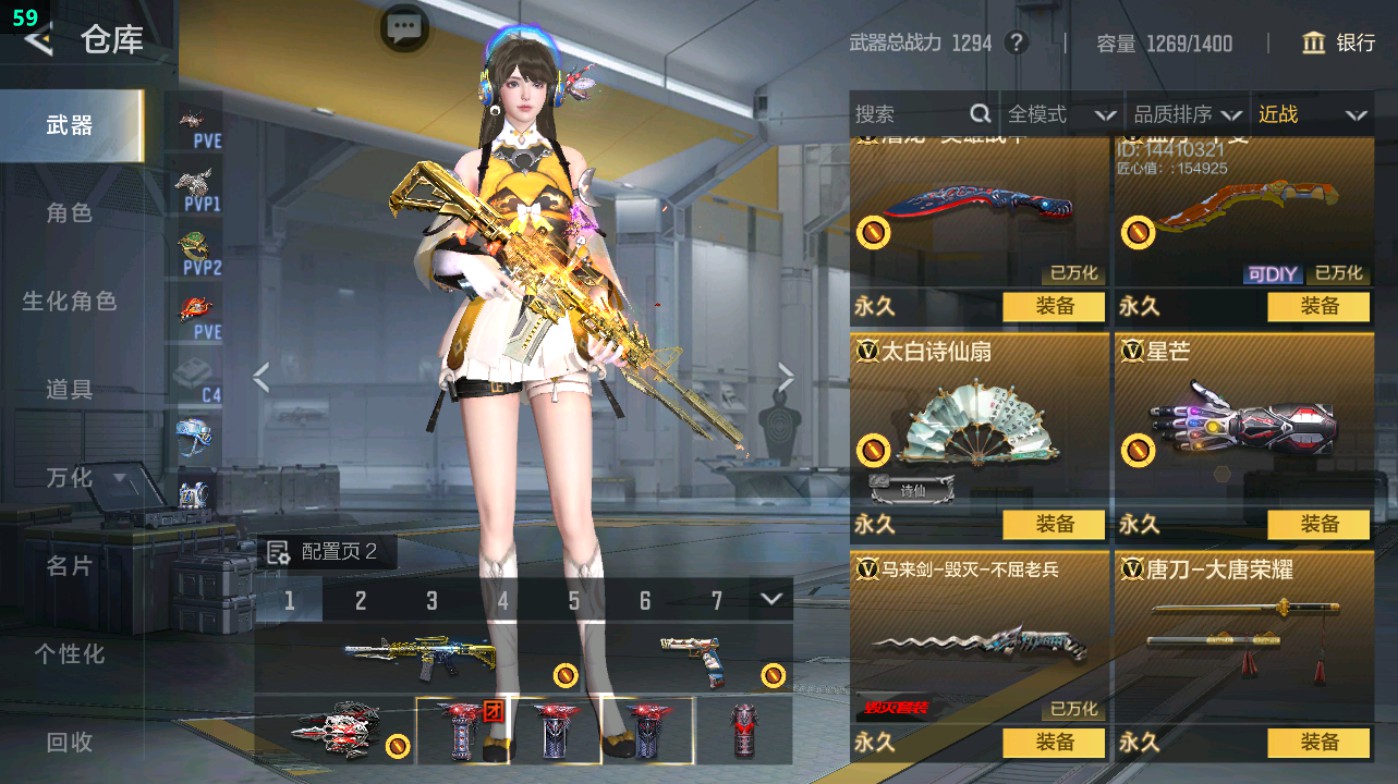Select the PVP2 loadout preset icon
Screen dimensions: 1398x784
tap(195, 248)
